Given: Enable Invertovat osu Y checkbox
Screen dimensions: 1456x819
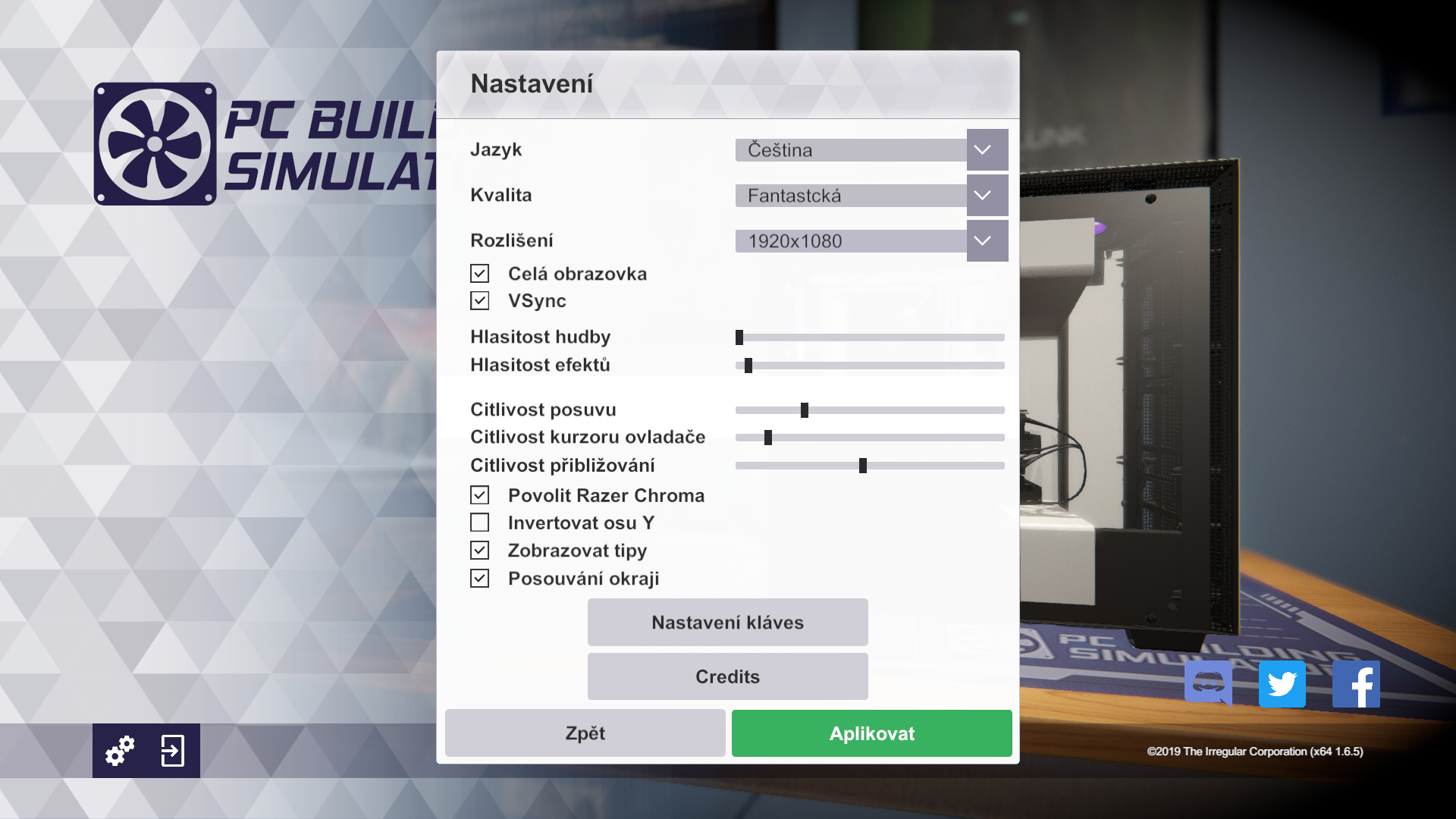Looking at the screenshot, I should coord(479,522).
